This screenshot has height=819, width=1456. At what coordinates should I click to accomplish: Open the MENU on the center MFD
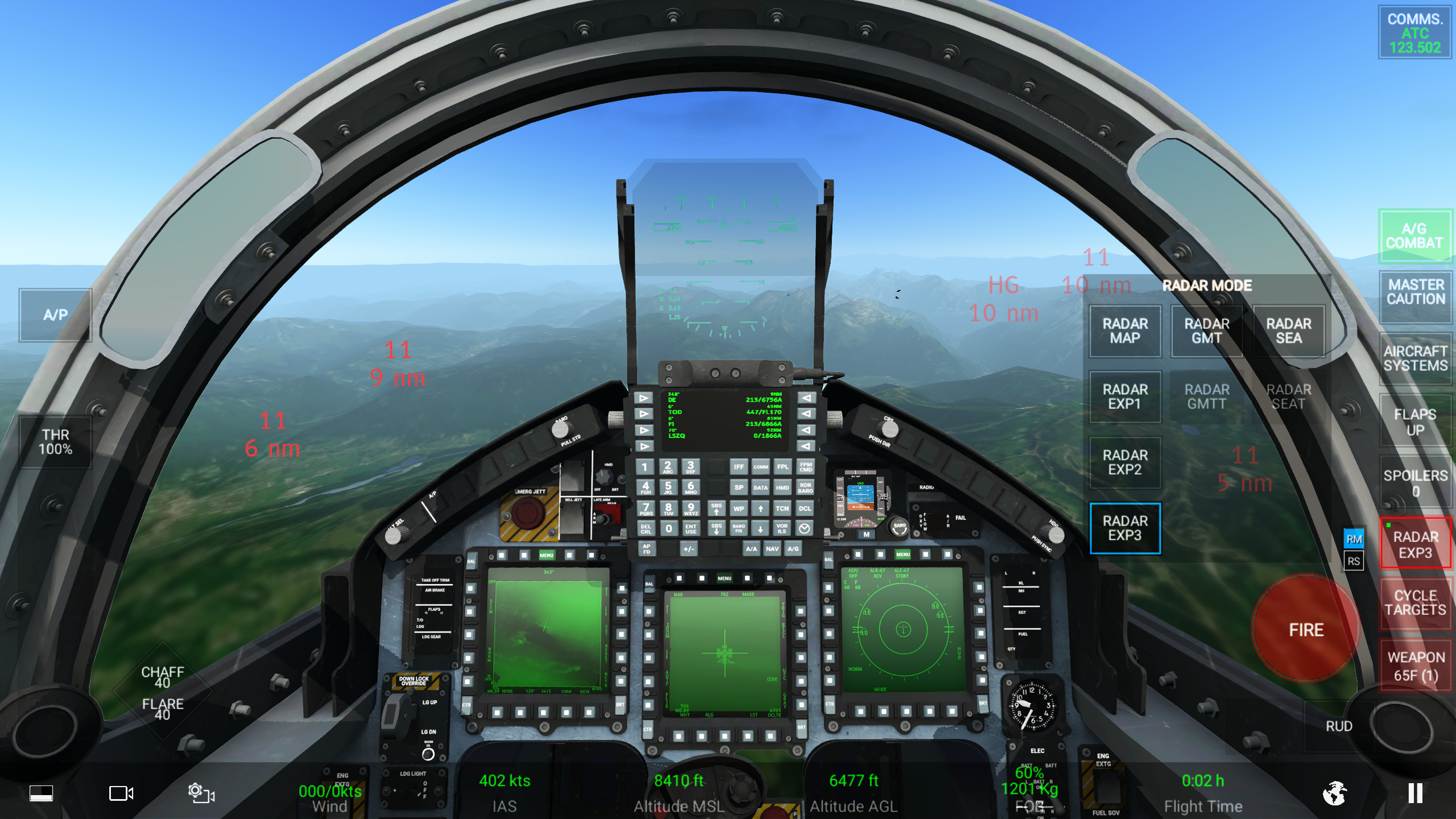[x=724, y=578]
